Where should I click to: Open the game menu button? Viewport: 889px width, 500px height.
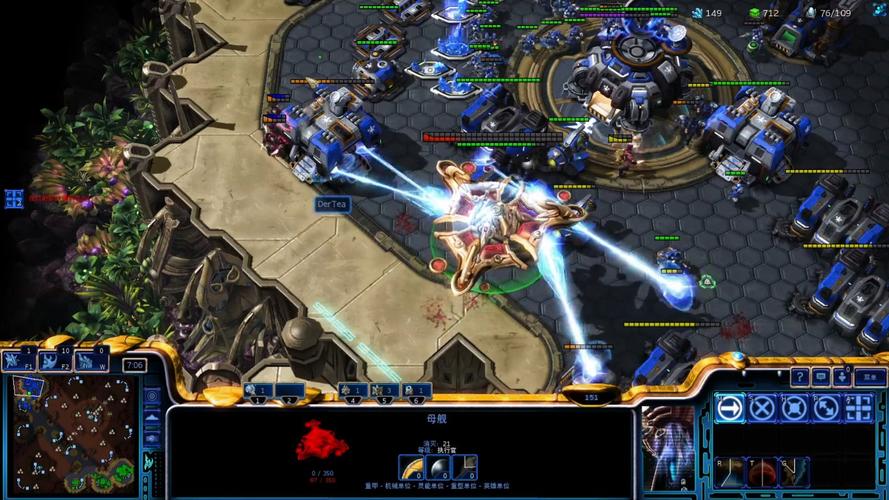[870, 377]
